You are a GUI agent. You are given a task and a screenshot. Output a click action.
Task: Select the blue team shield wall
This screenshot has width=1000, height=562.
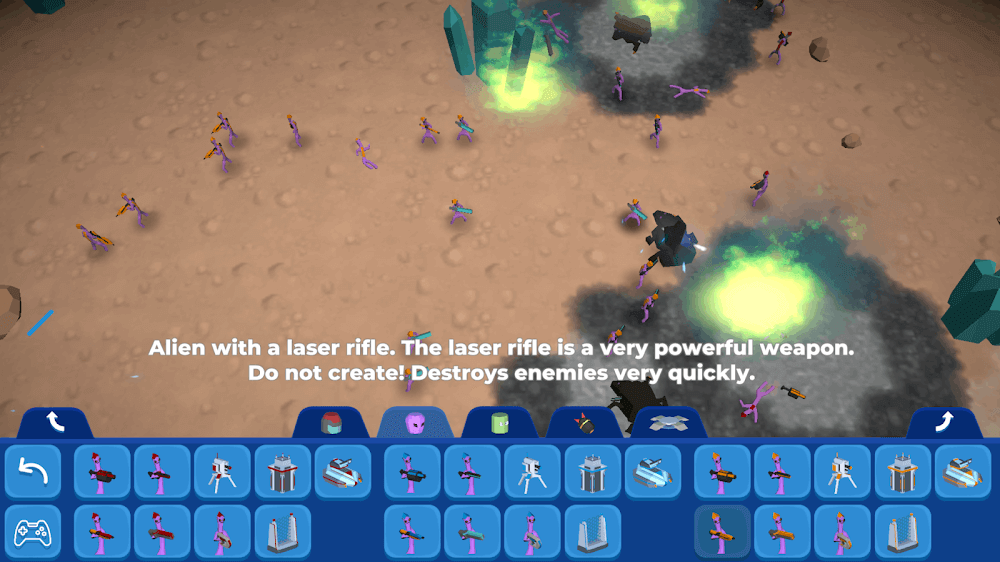[x=592, y=532]
